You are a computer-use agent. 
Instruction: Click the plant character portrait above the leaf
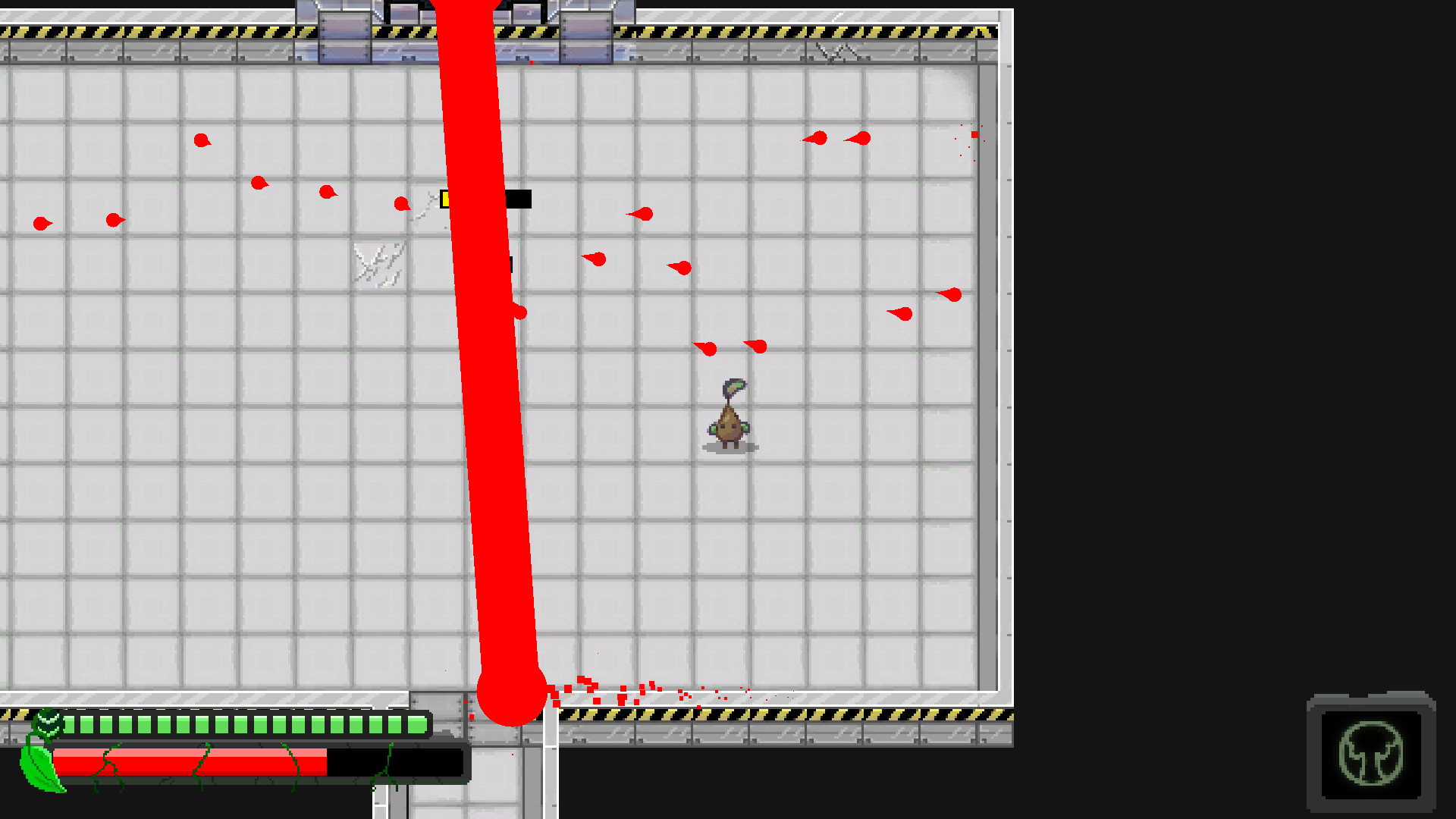point(48,724)
